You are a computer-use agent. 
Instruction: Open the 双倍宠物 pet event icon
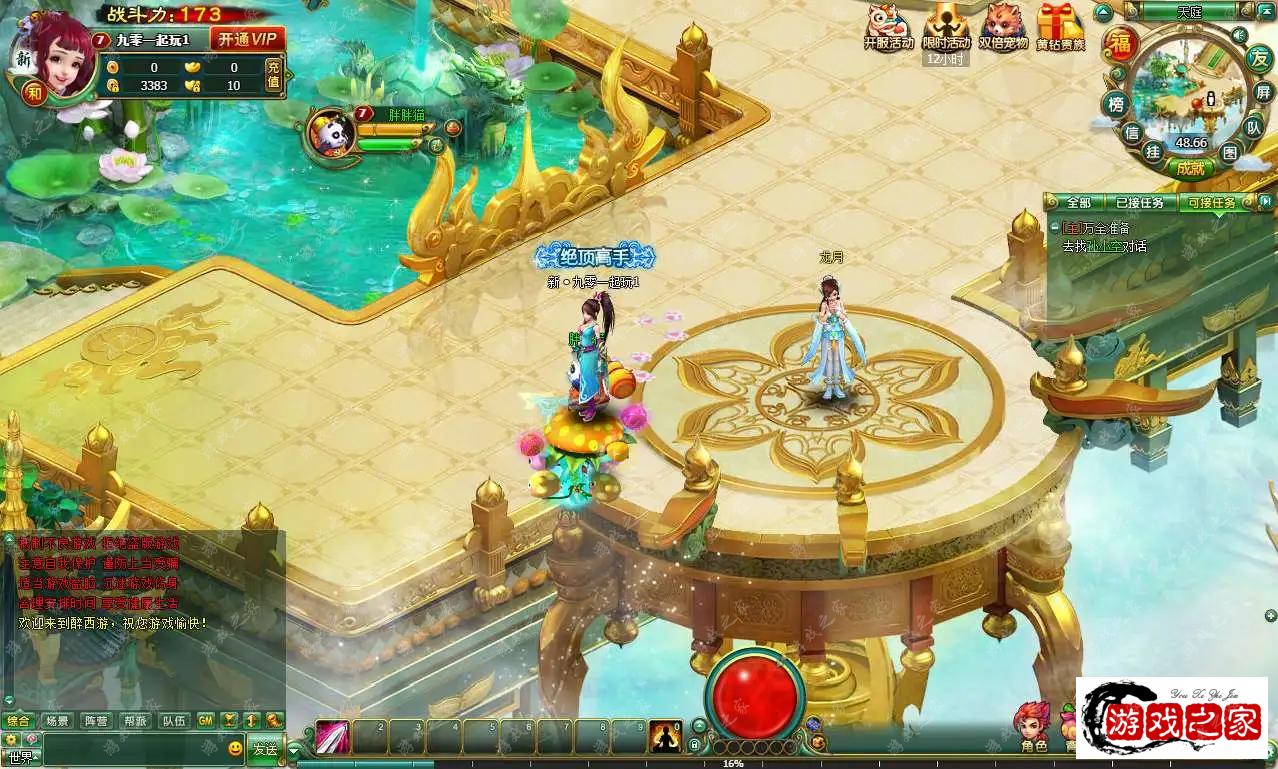pyautogui.click(x=1003, y=27)
